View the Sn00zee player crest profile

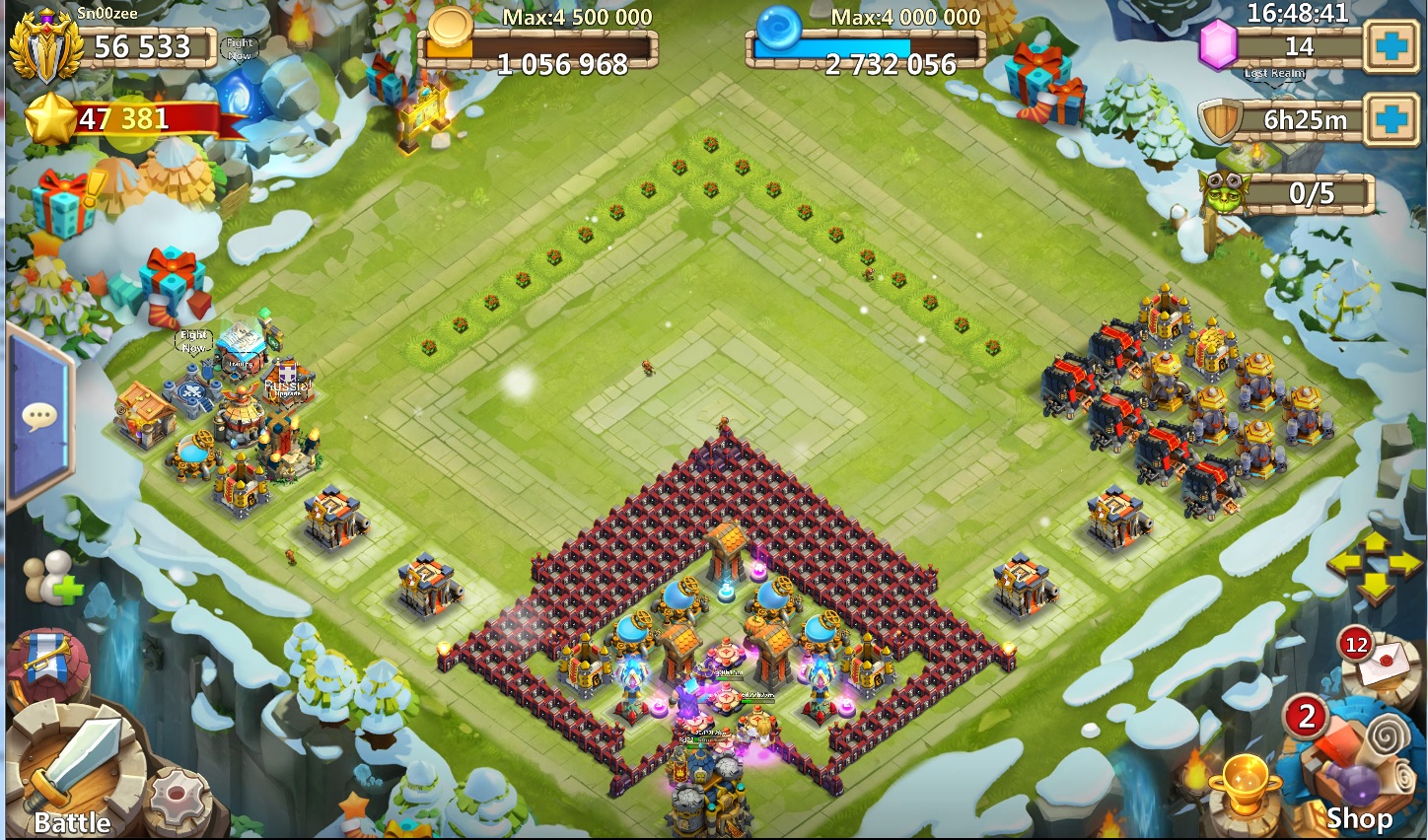[x=45, y=46]
